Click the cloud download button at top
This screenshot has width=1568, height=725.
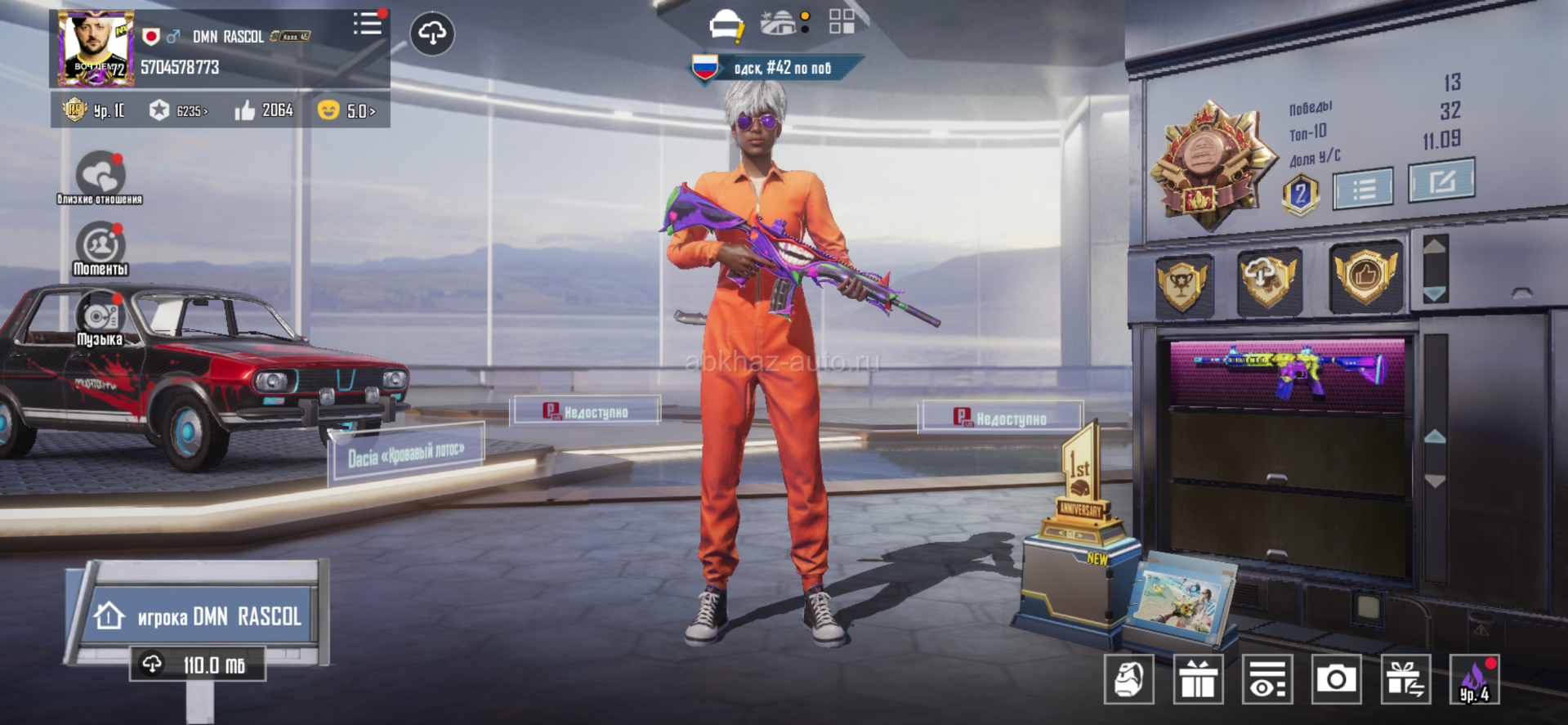click(432, 34)
